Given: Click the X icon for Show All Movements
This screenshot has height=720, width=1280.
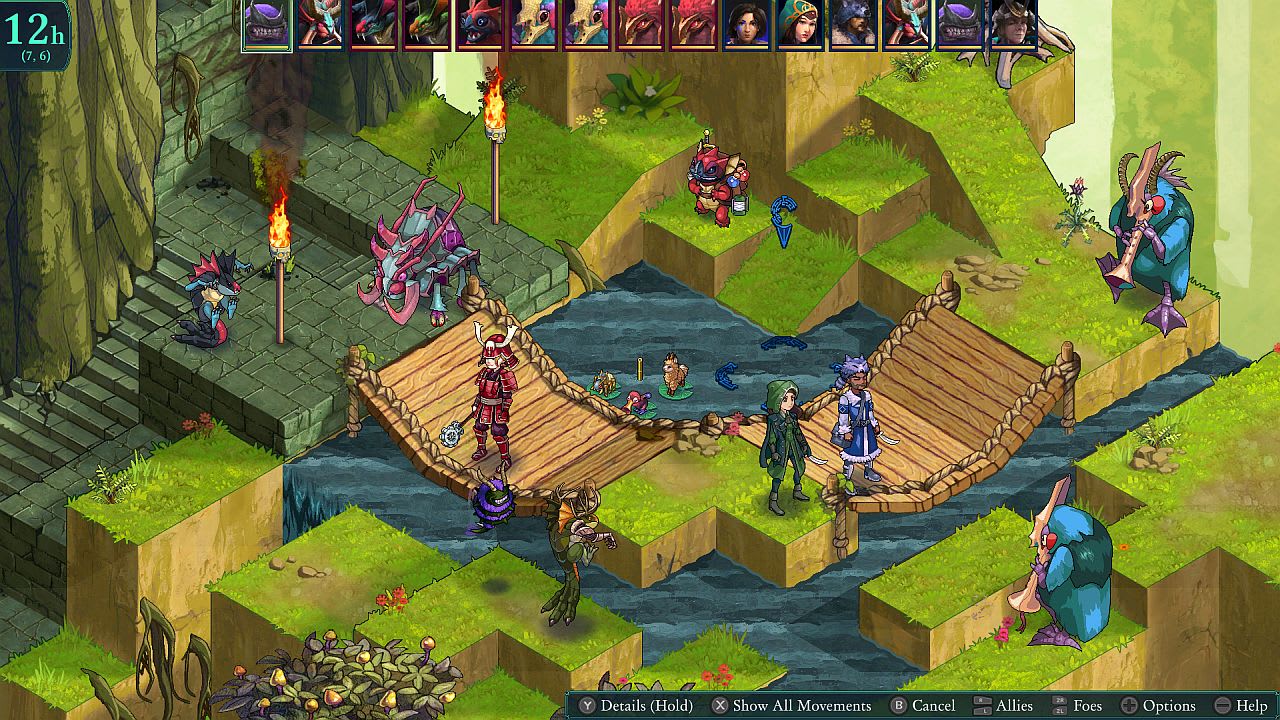Looking at the screenshot, I should pyautogui.click(x=722, y=705).
